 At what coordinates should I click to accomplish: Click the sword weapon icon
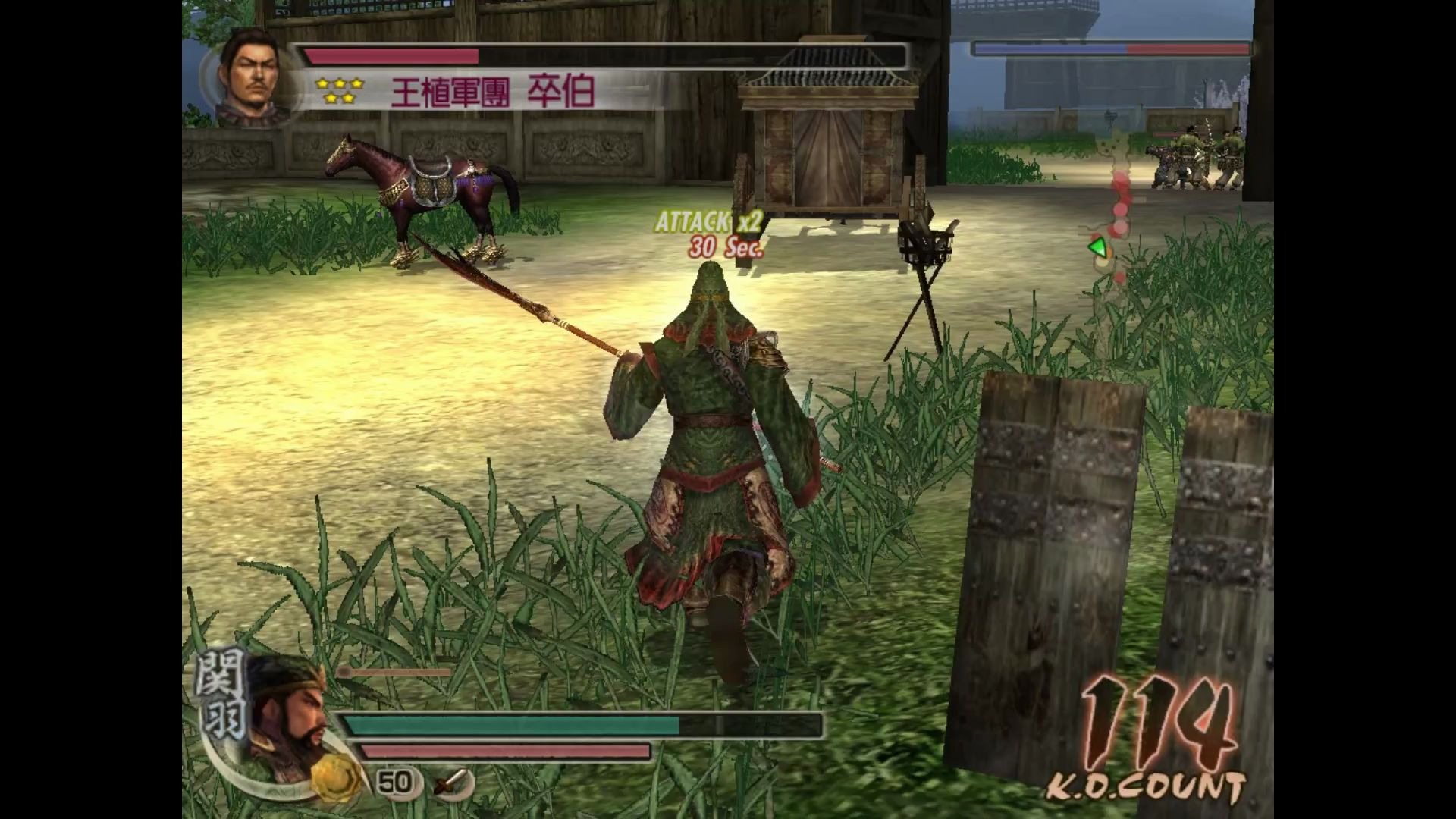(x=453, y=782)
